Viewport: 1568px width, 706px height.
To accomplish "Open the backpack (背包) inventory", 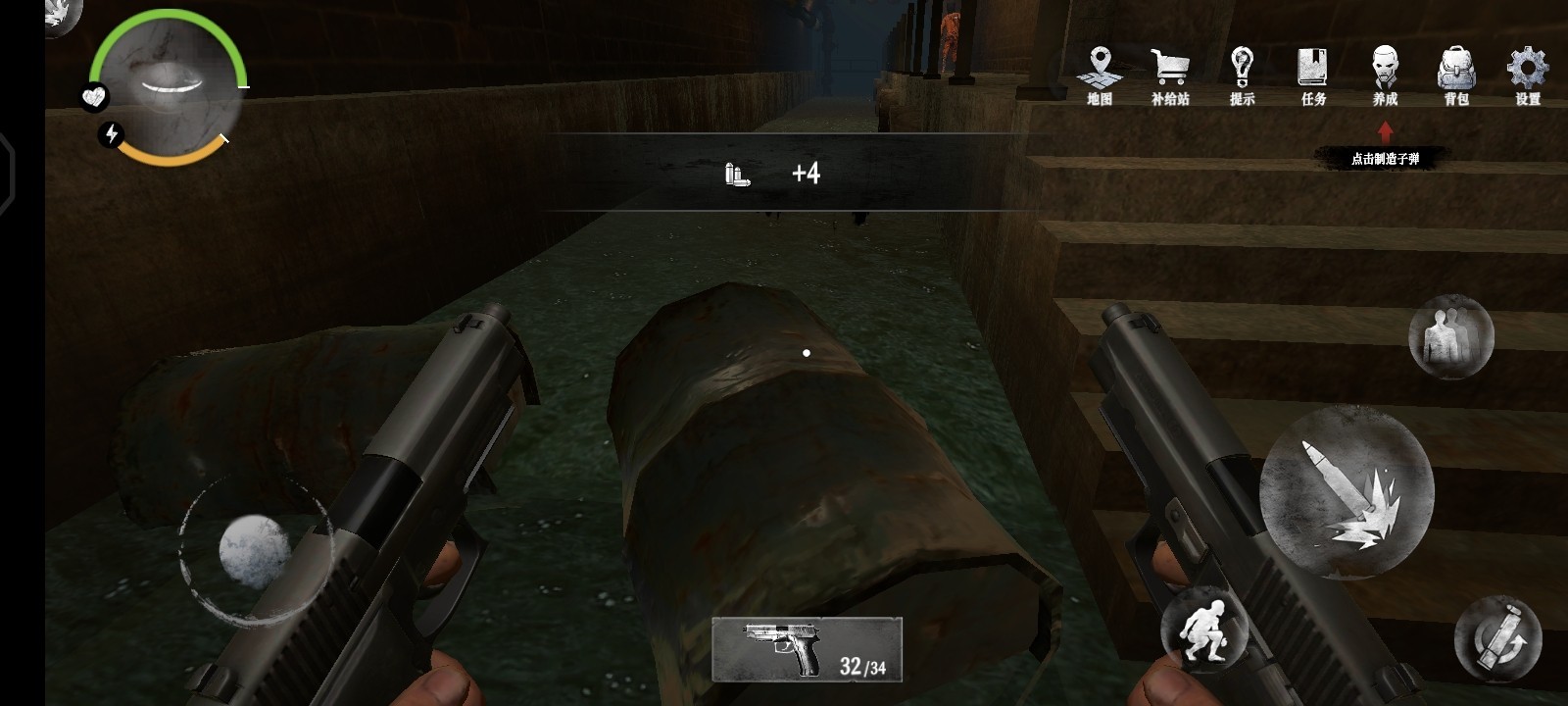I will pos(1456,75).
